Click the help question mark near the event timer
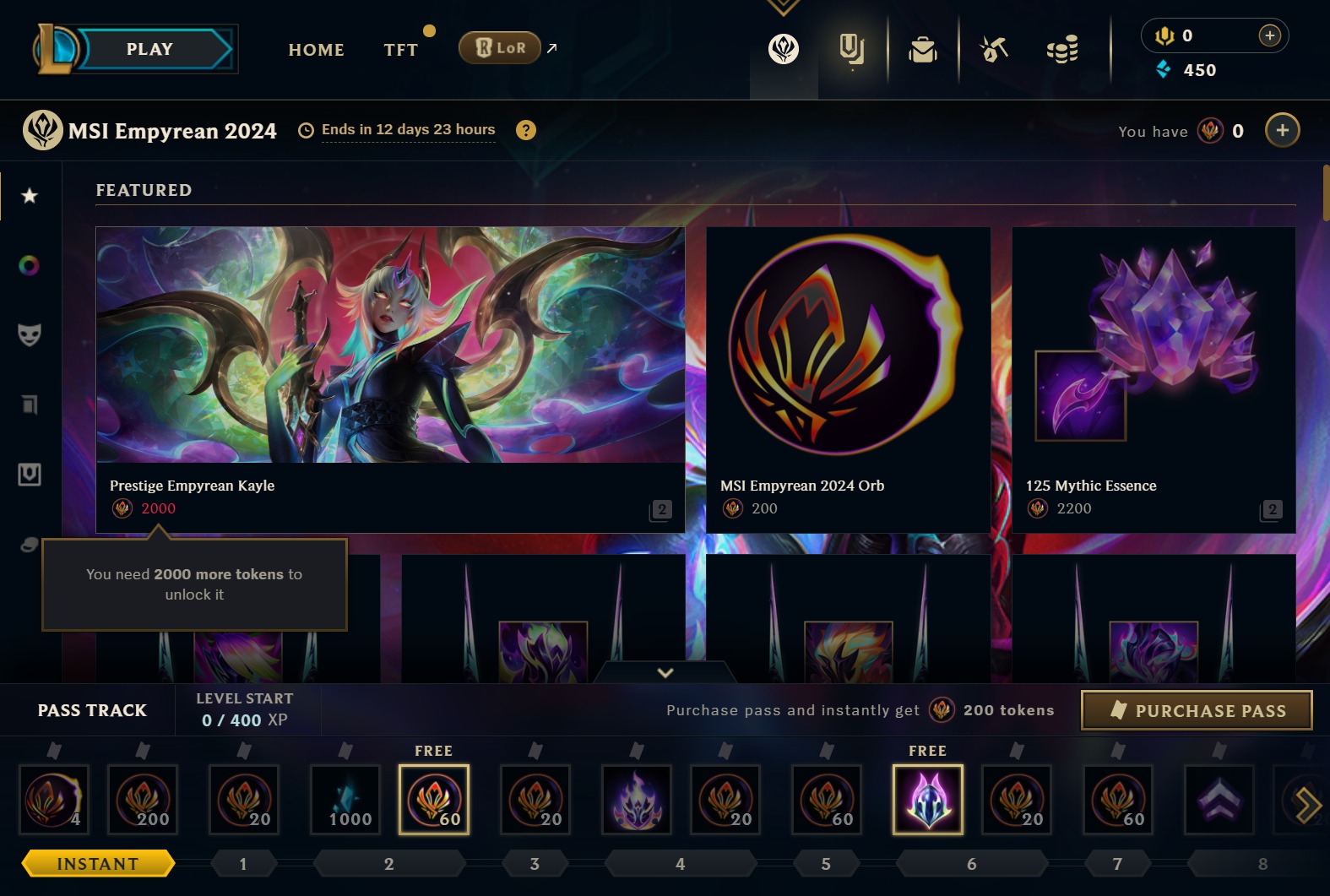Viewport: 1330px width, 896px height. click(x=527, y=129)
